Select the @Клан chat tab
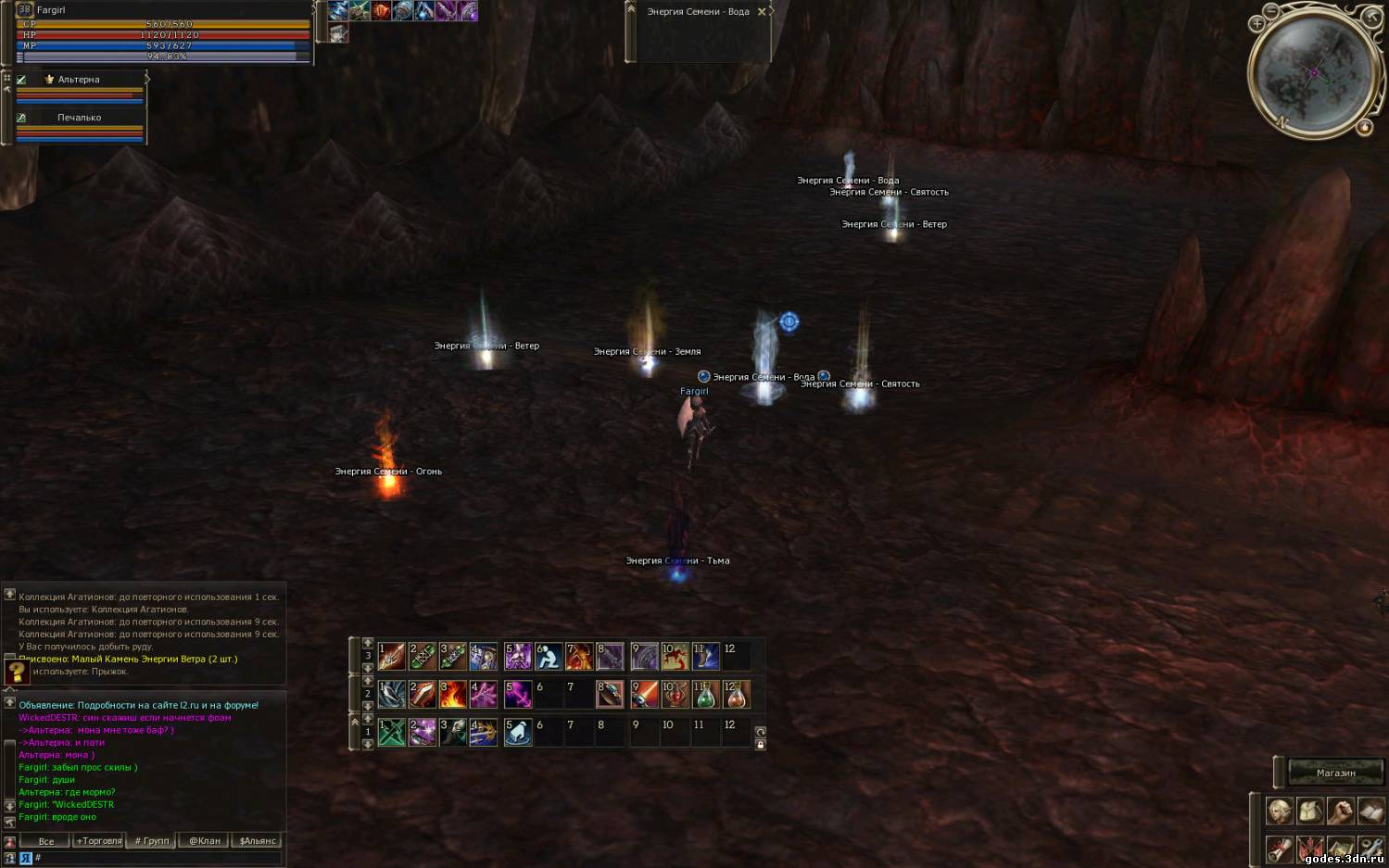 pos(204,841)
